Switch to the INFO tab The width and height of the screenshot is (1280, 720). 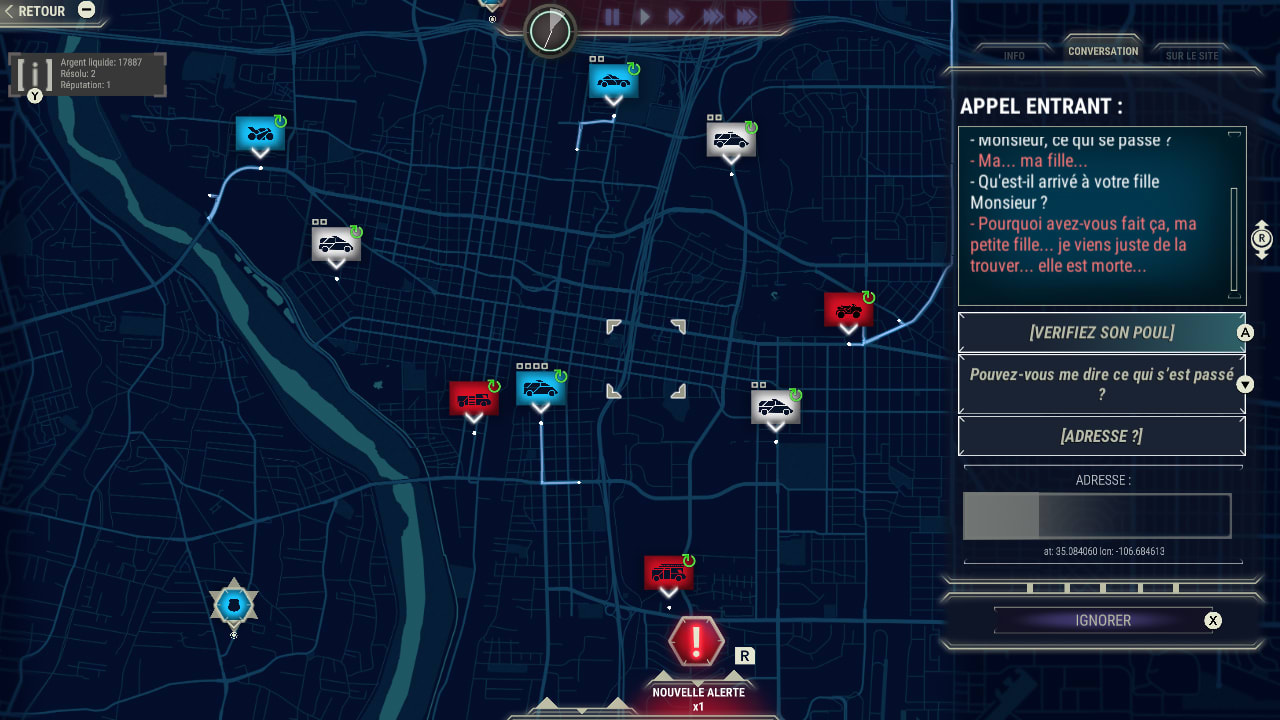coord(1014,56)
